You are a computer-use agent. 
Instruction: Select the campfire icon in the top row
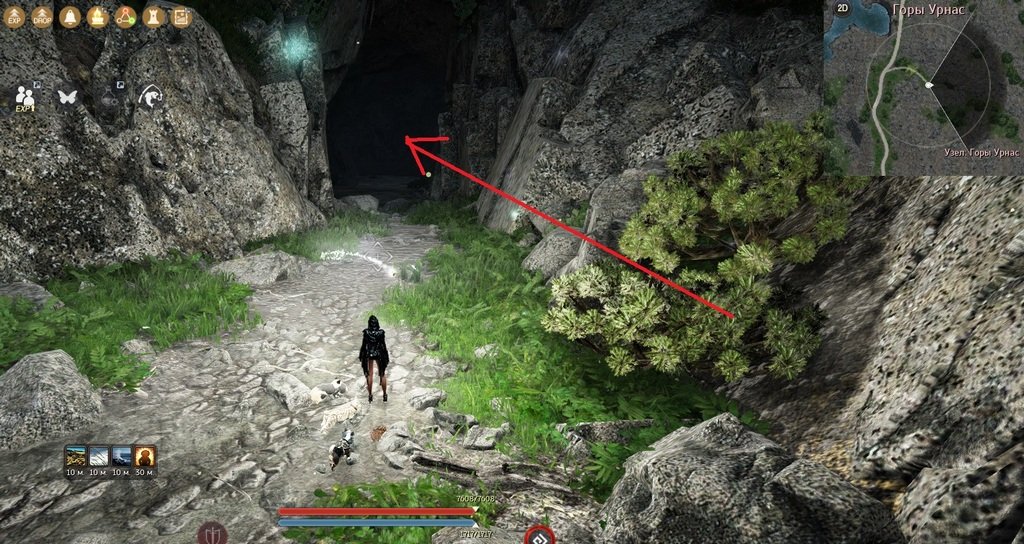[x=97, y=17]
